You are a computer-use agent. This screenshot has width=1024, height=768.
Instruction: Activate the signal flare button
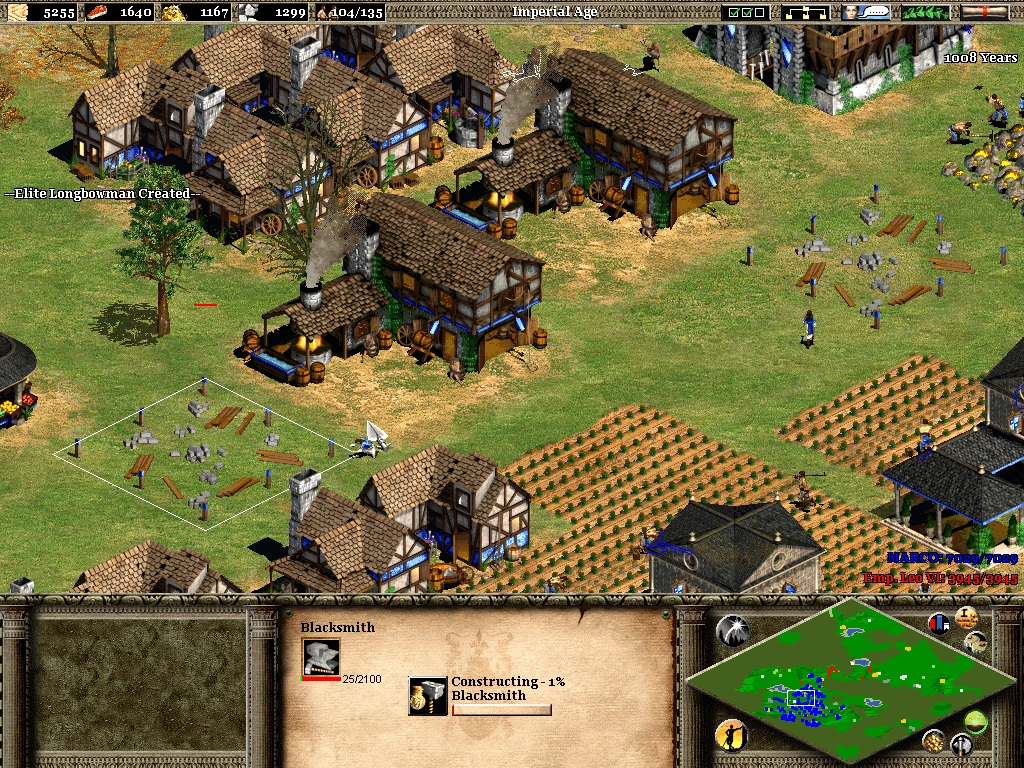[x=731, y=630]
